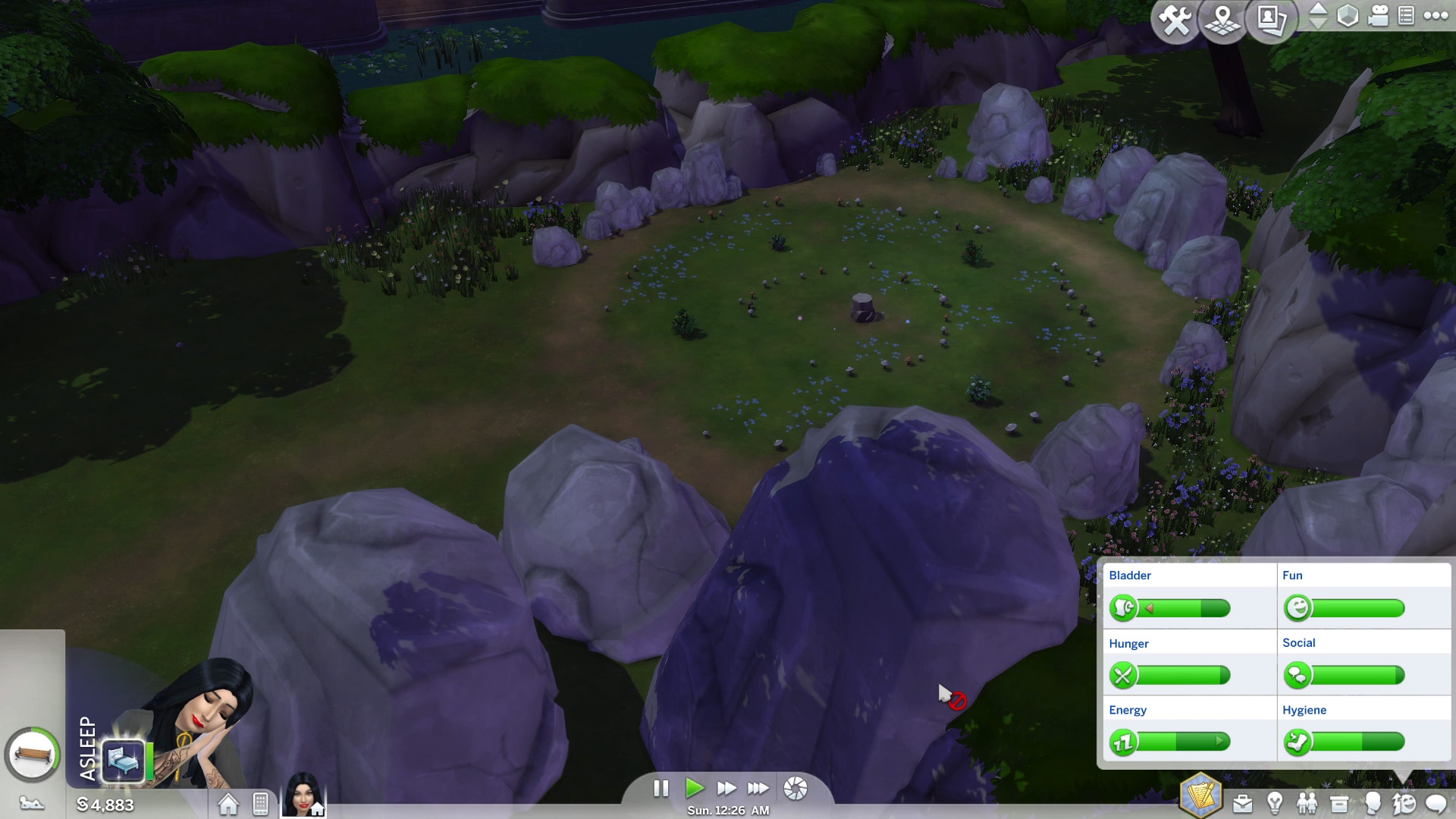Click the home lot house button
The image size is (1456, 819).
(227, 804)
